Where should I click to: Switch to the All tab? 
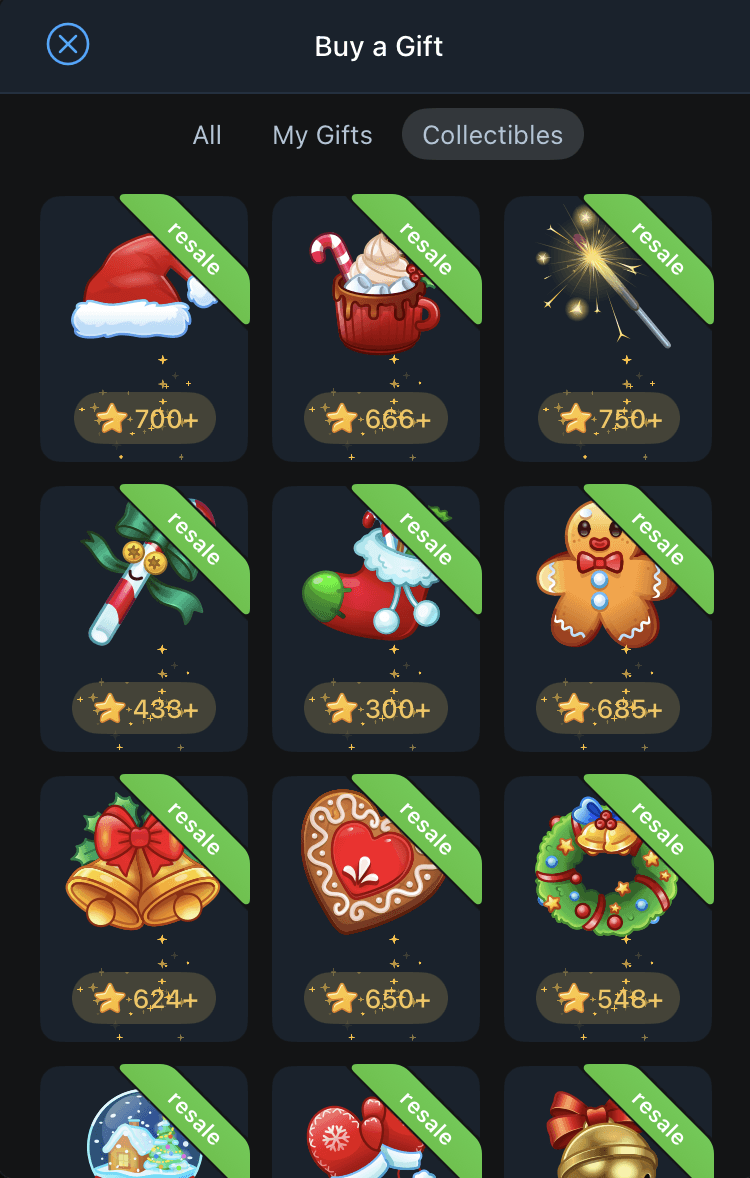207,135
